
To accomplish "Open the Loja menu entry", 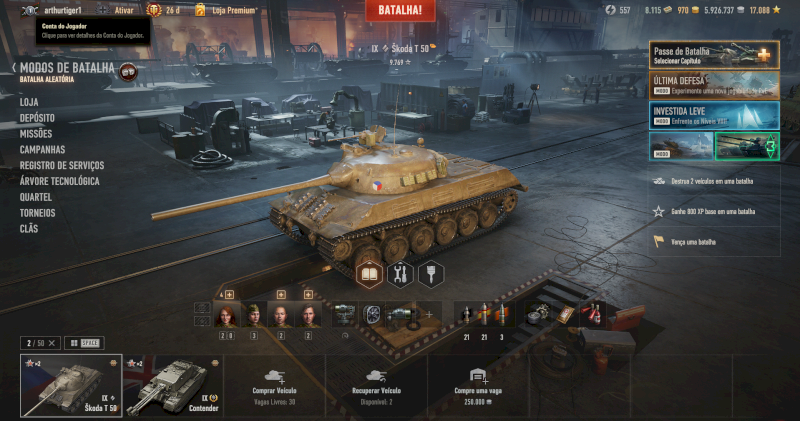I will [29, 101].
